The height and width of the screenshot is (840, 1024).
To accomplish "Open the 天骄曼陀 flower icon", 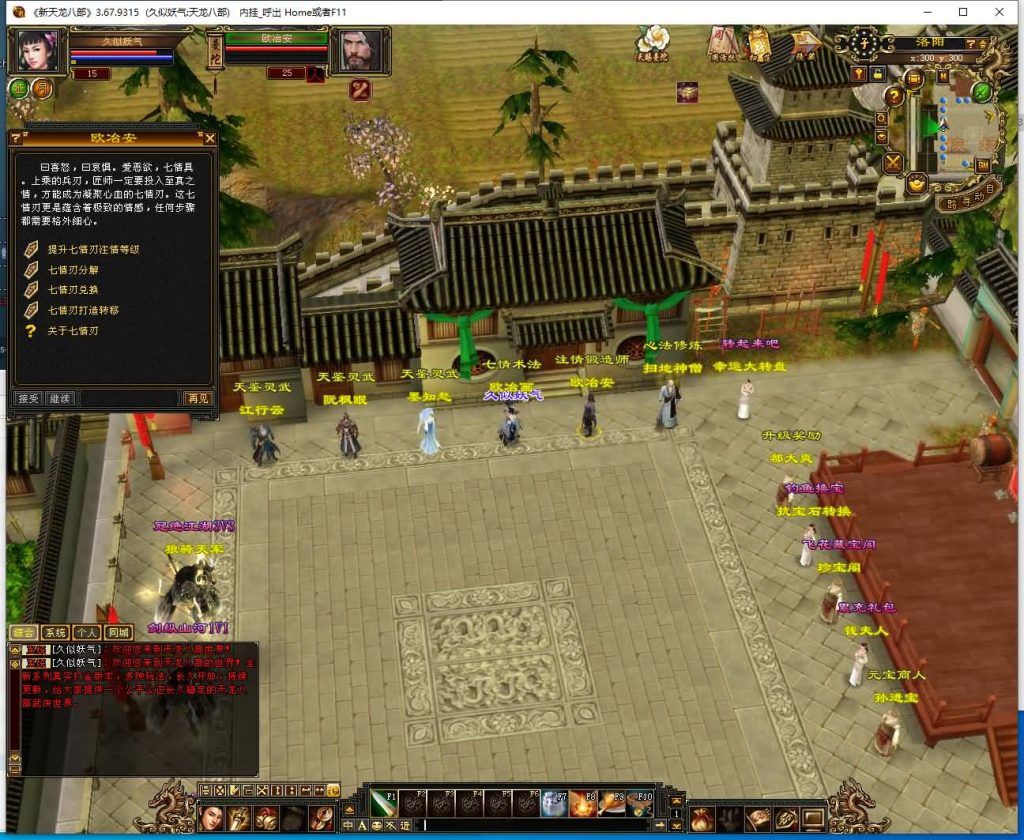I will [653, 41].
